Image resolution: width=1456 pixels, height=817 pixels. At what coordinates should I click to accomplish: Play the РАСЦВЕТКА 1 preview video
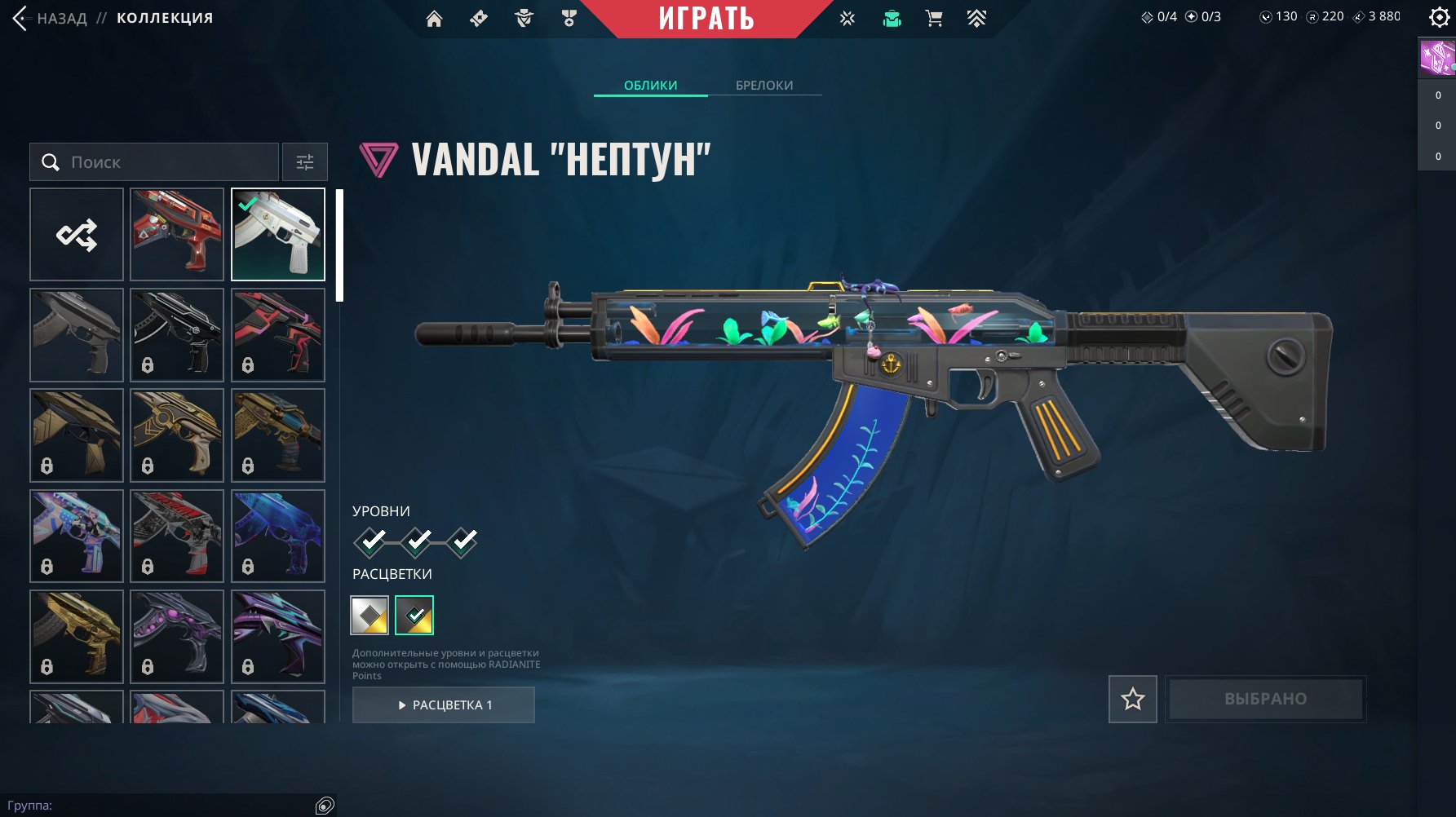tap(444, 704)
